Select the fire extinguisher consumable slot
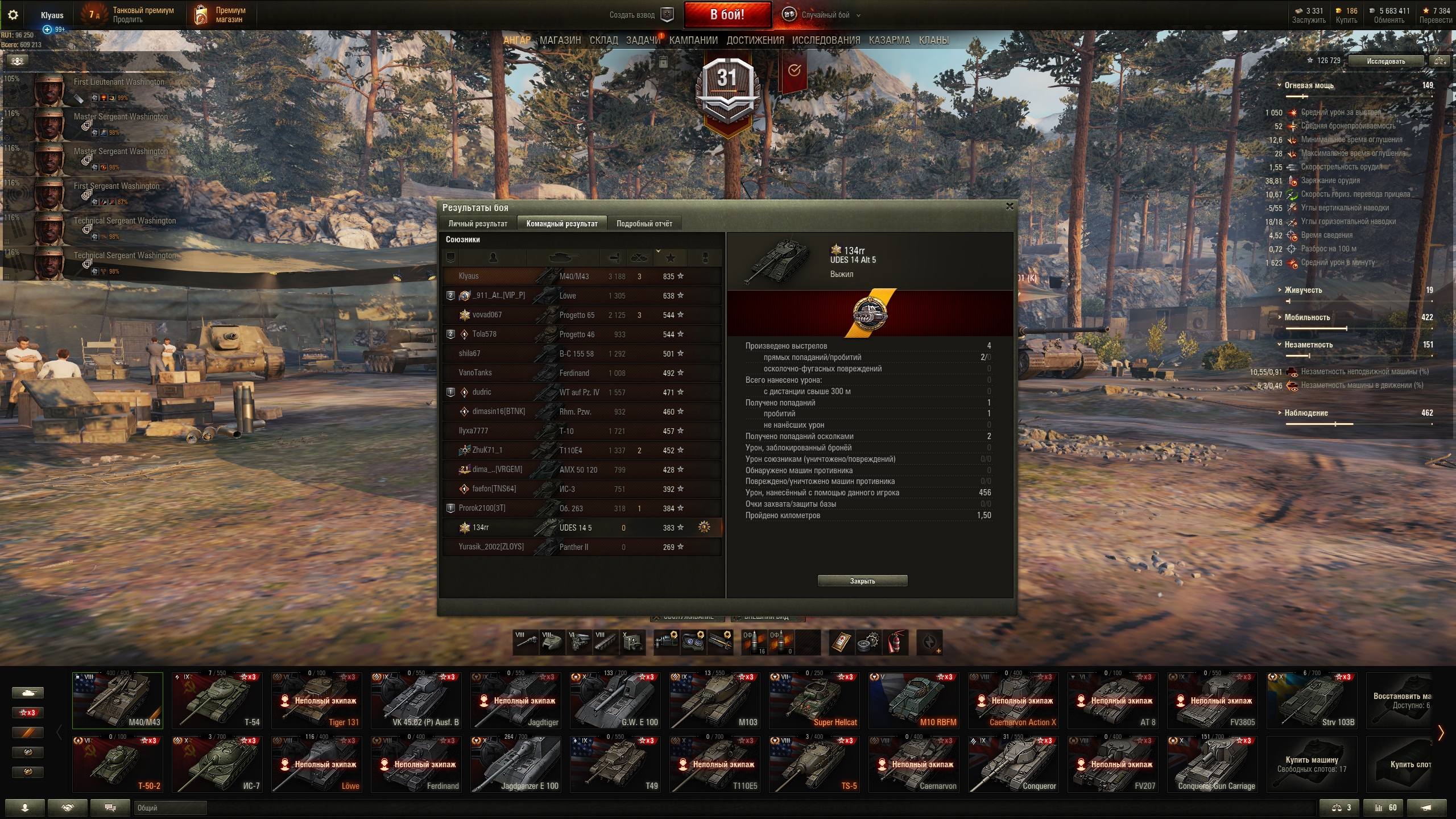This screenshot has width=1456, height=819. tap(895, 642)
